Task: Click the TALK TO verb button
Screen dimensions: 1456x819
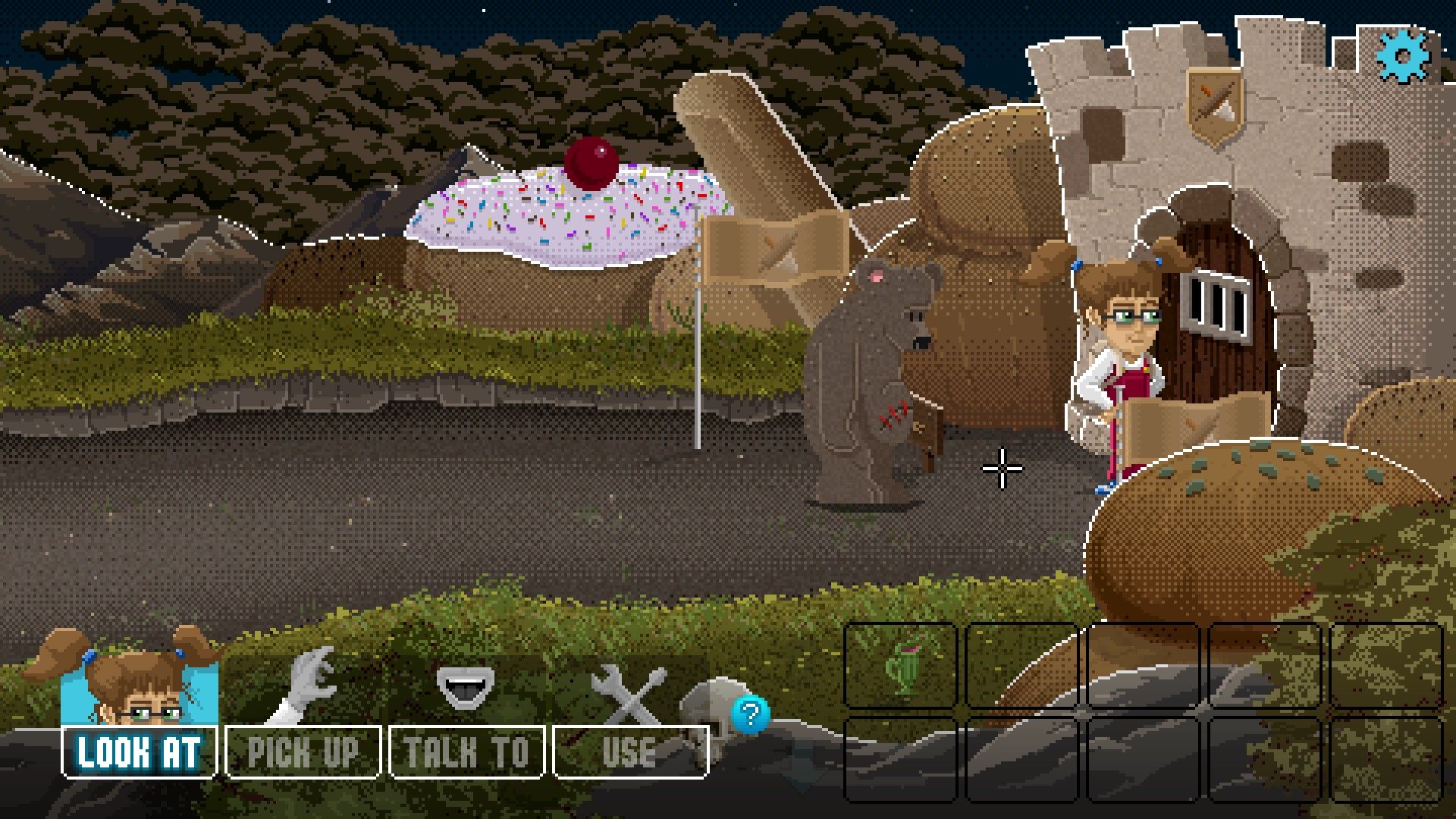Action: [x=466, y=751]
